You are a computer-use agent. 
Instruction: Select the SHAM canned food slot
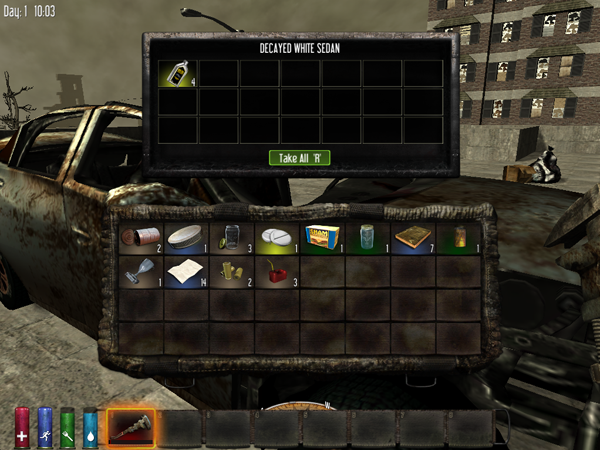[x=322, y=237]
